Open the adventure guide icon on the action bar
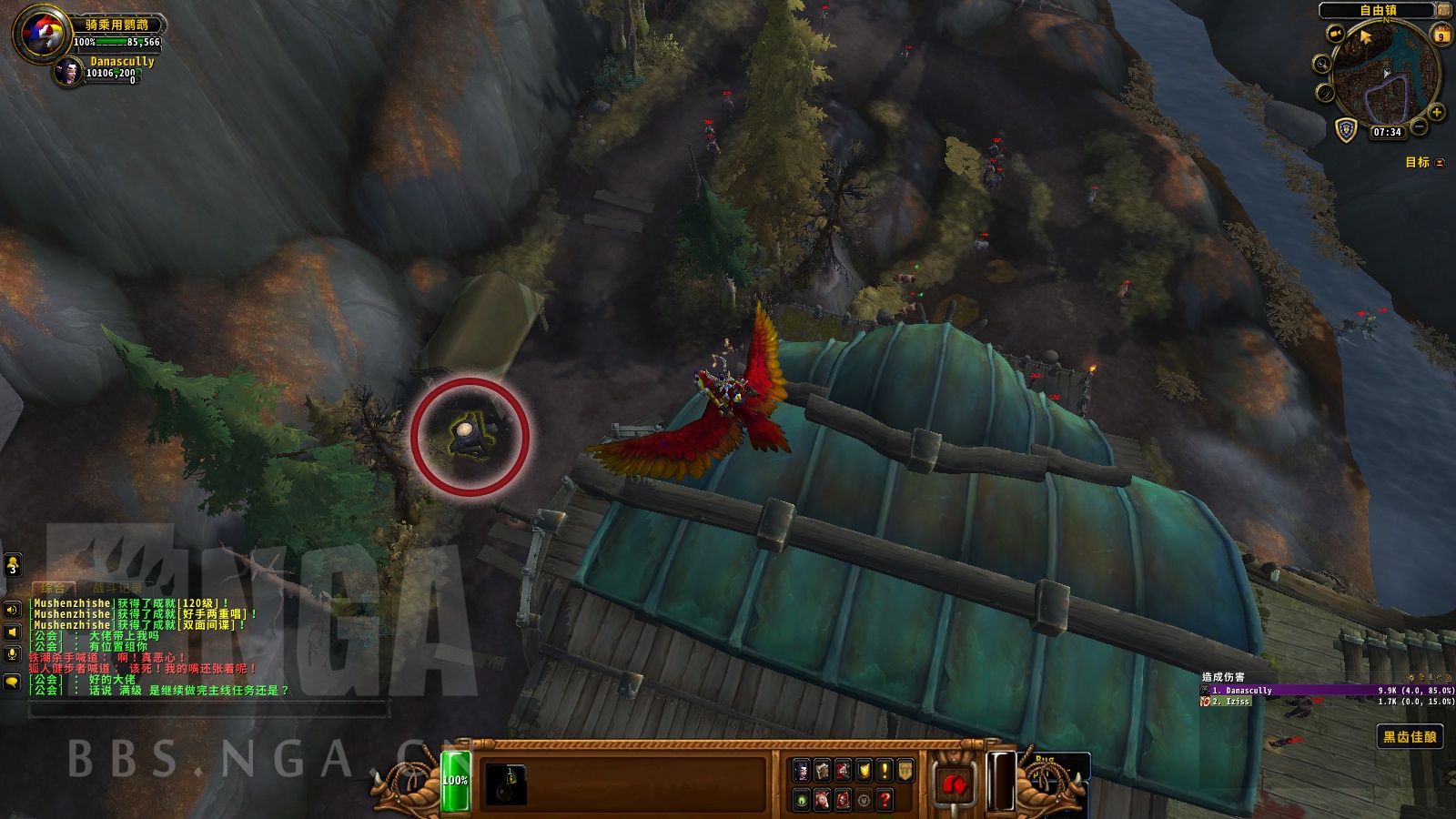1456x819 pixels. [x=843, y=800]
